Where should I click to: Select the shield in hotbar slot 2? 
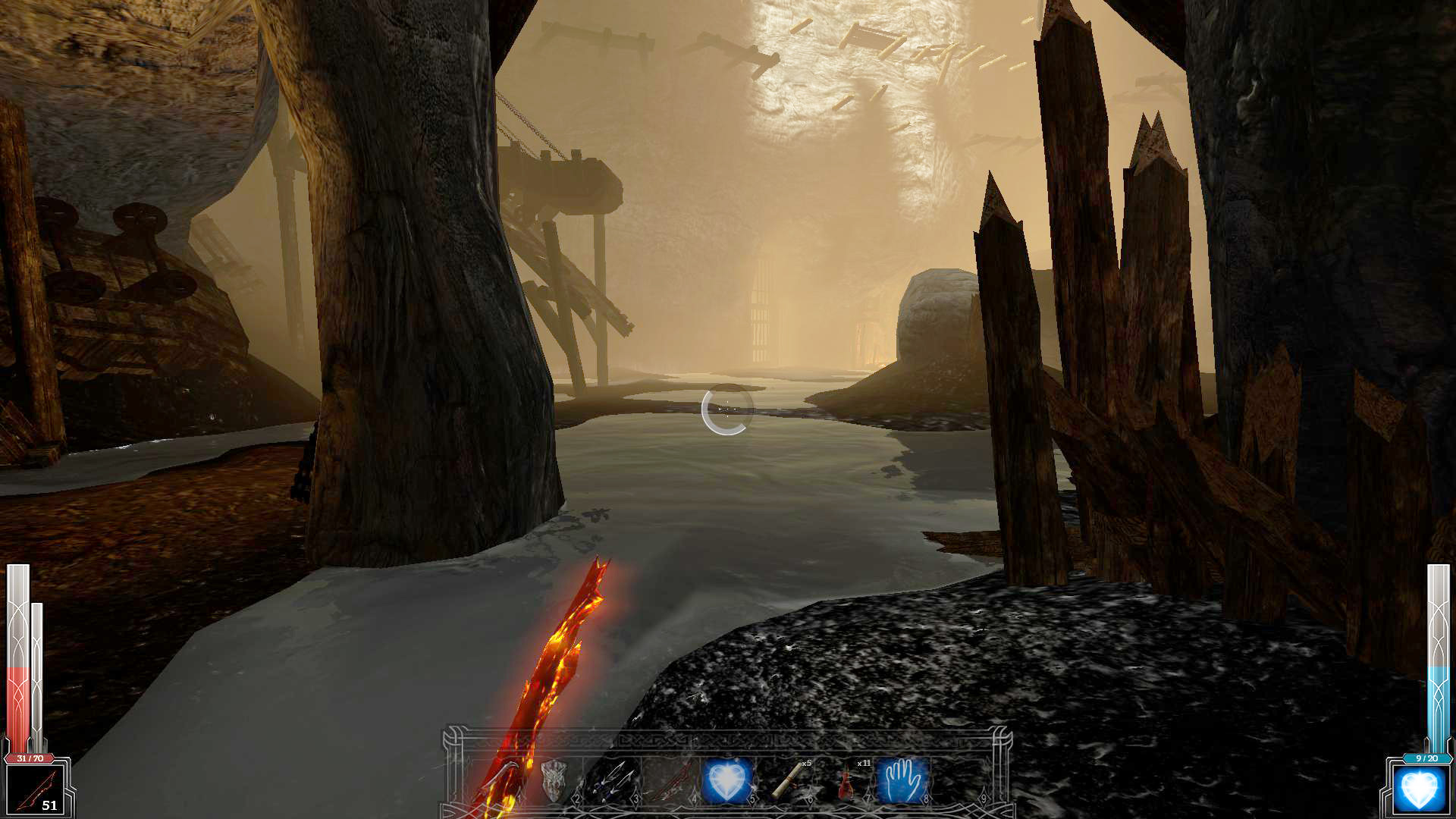coord(554,780)
